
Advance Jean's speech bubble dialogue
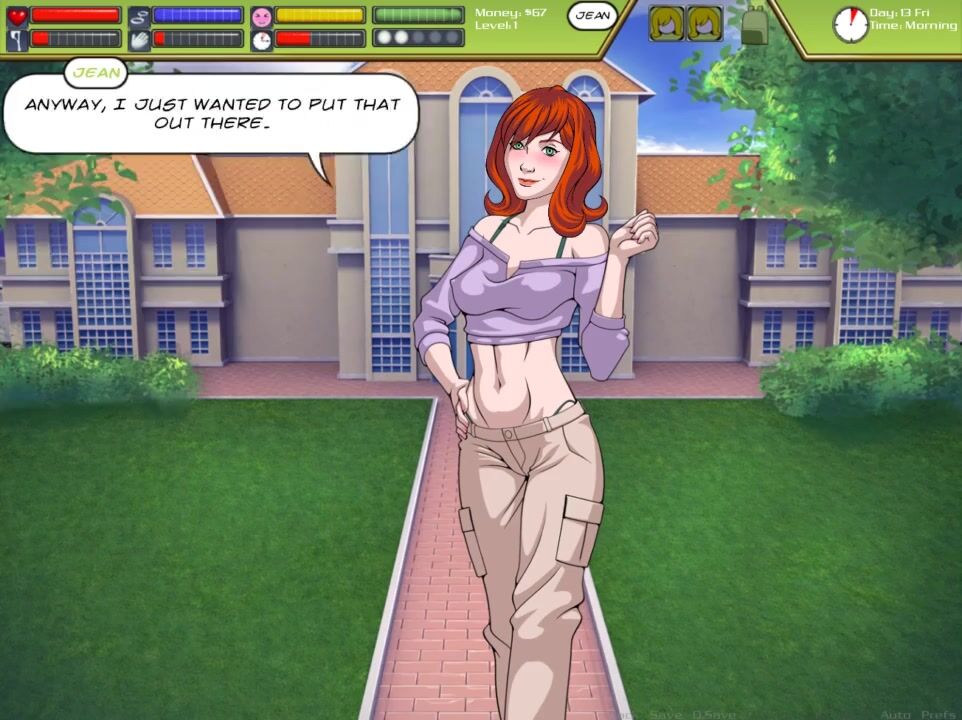pos(210,113)
